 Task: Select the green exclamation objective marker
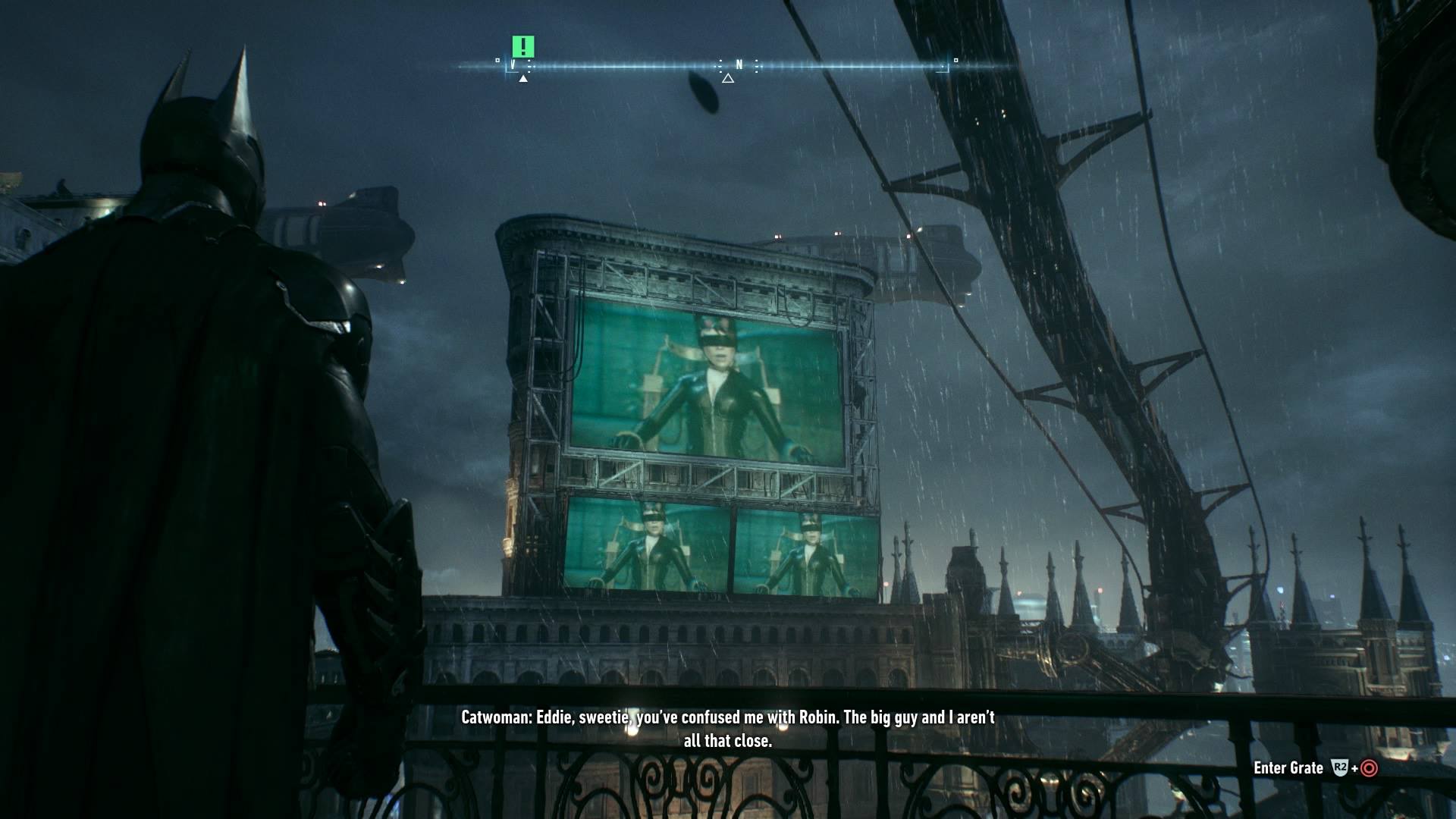tap(522, 46)
